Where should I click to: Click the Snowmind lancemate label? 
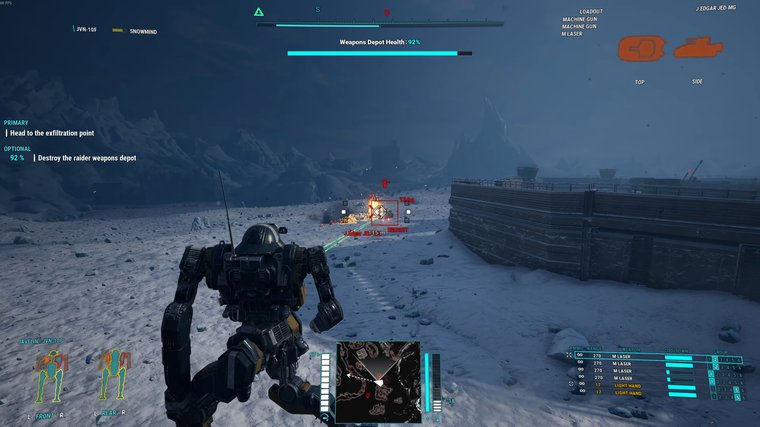click(143, 30)
